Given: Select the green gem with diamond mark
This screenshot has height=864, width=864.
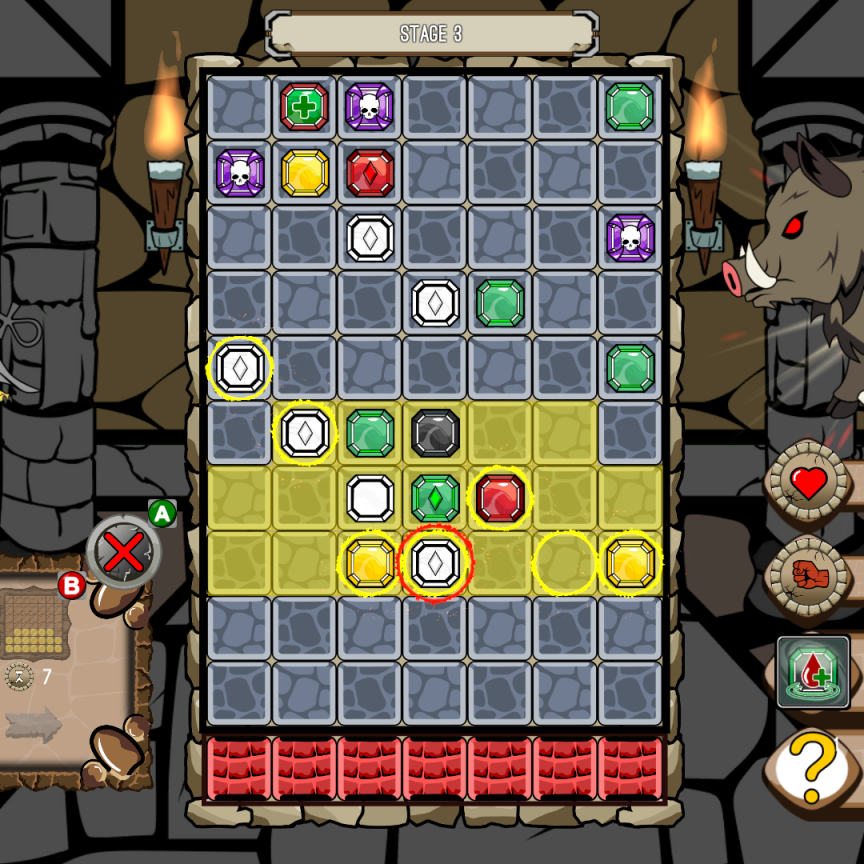Looking at the screenshot, I should pos(435,498).
